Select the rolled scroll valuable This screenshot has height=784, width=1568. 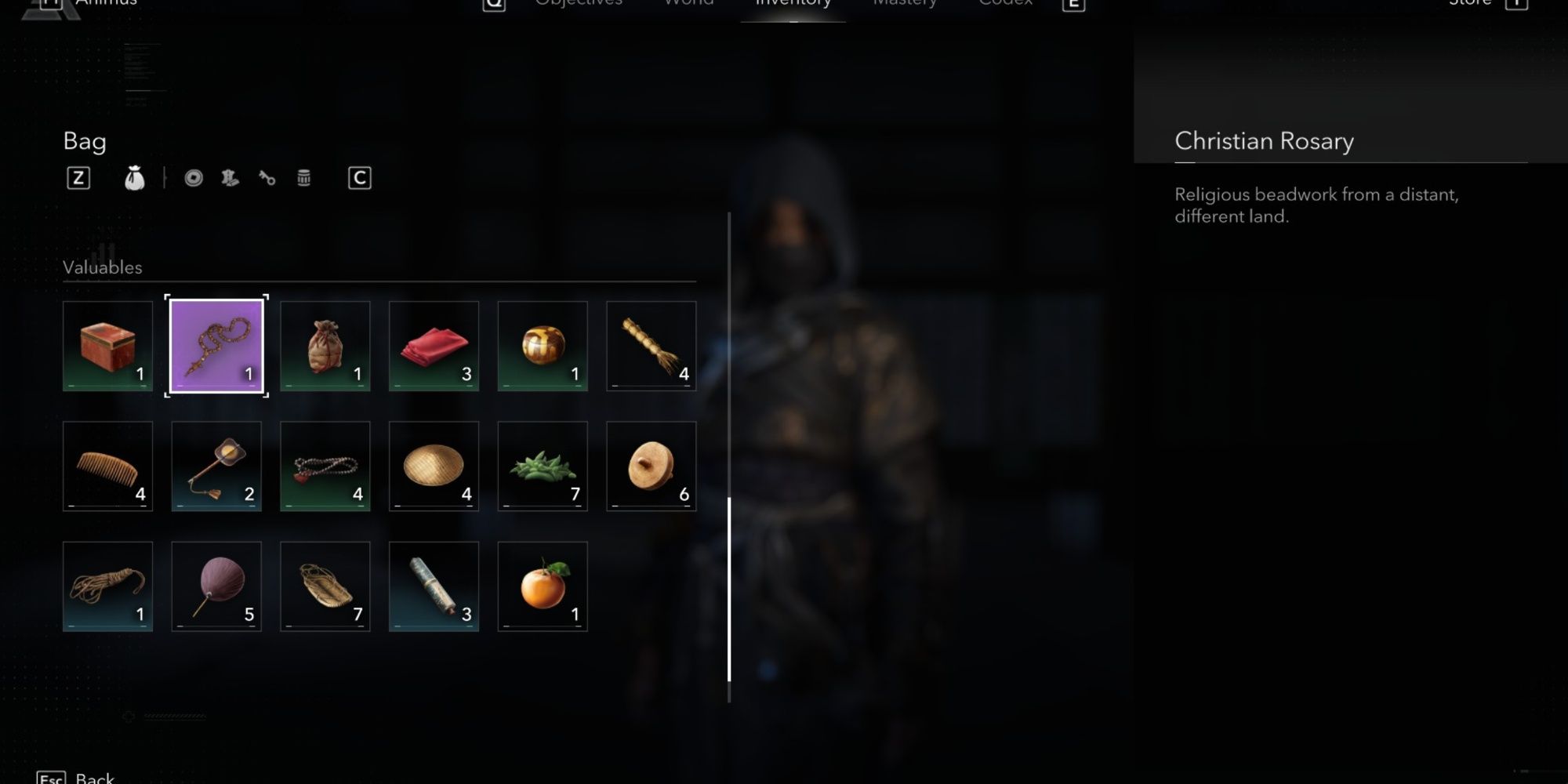[434, 586]
